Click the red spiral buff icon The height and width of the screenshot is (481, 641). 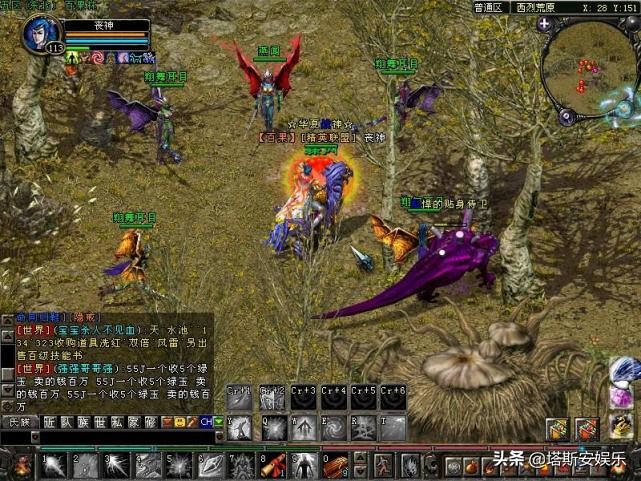click(97, 58)
